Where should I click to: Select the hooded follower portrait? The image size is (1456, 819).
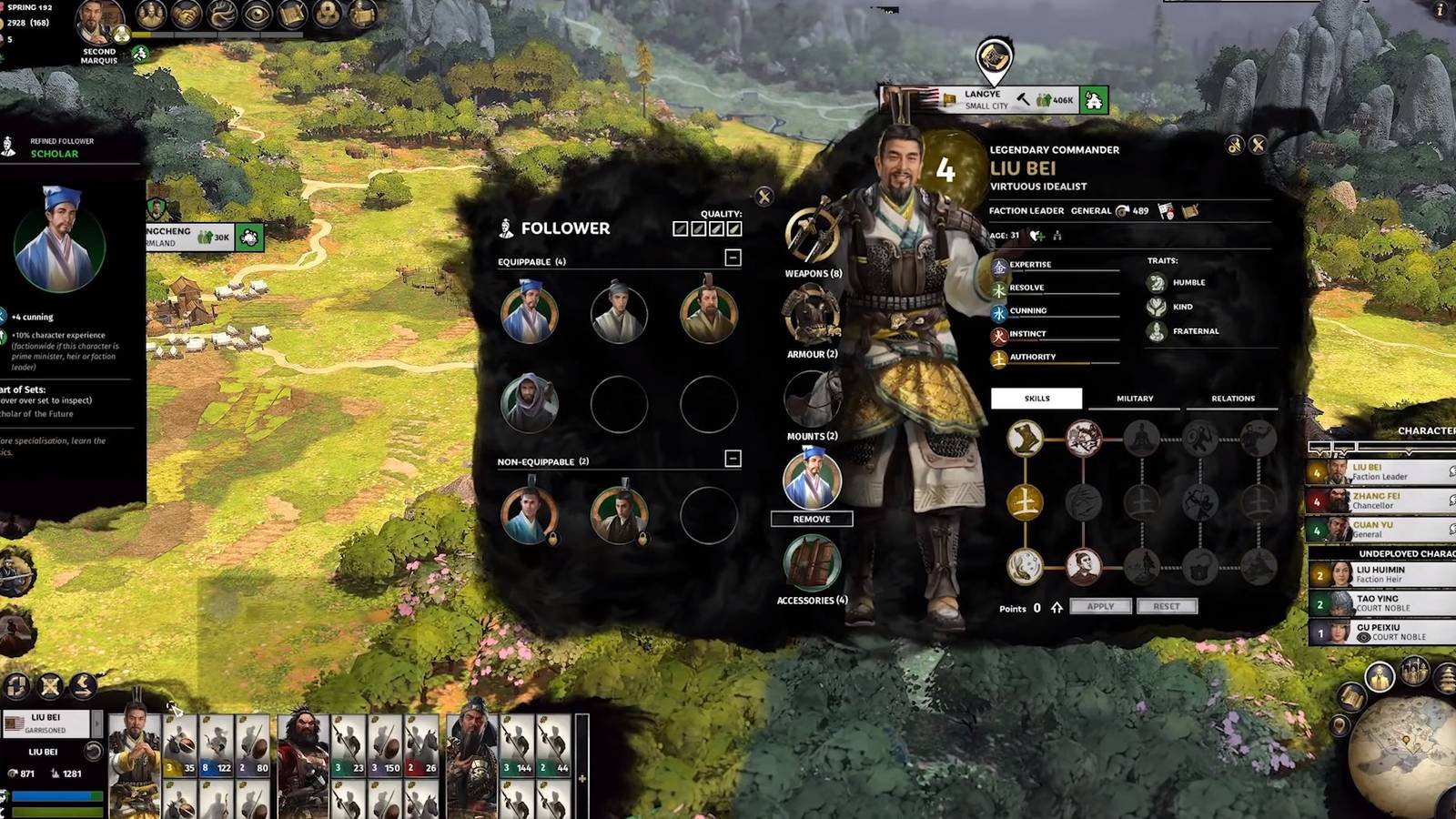[529, 402]
